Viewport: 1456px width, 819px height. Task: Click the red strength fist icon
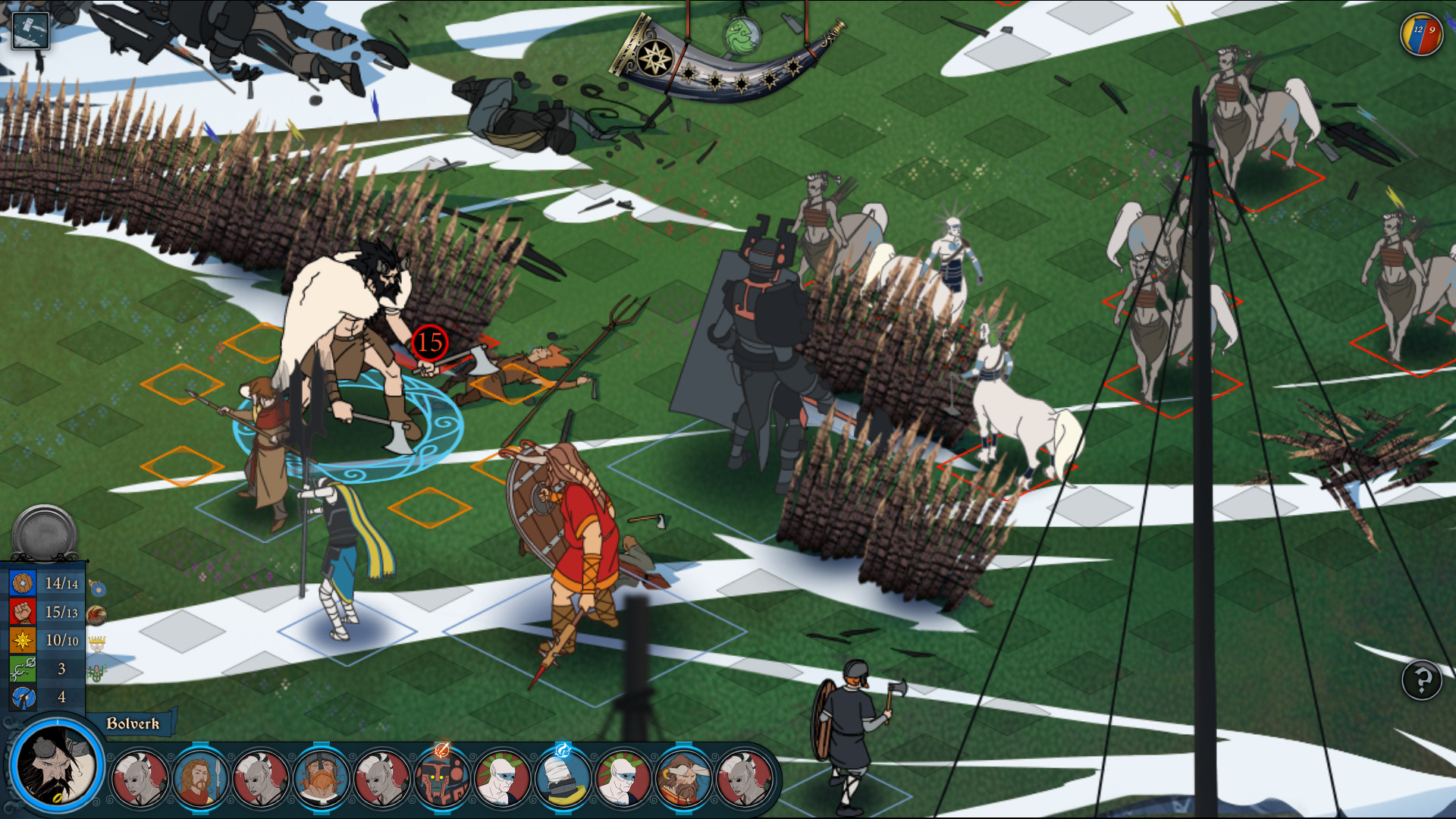tap(23, 613)
